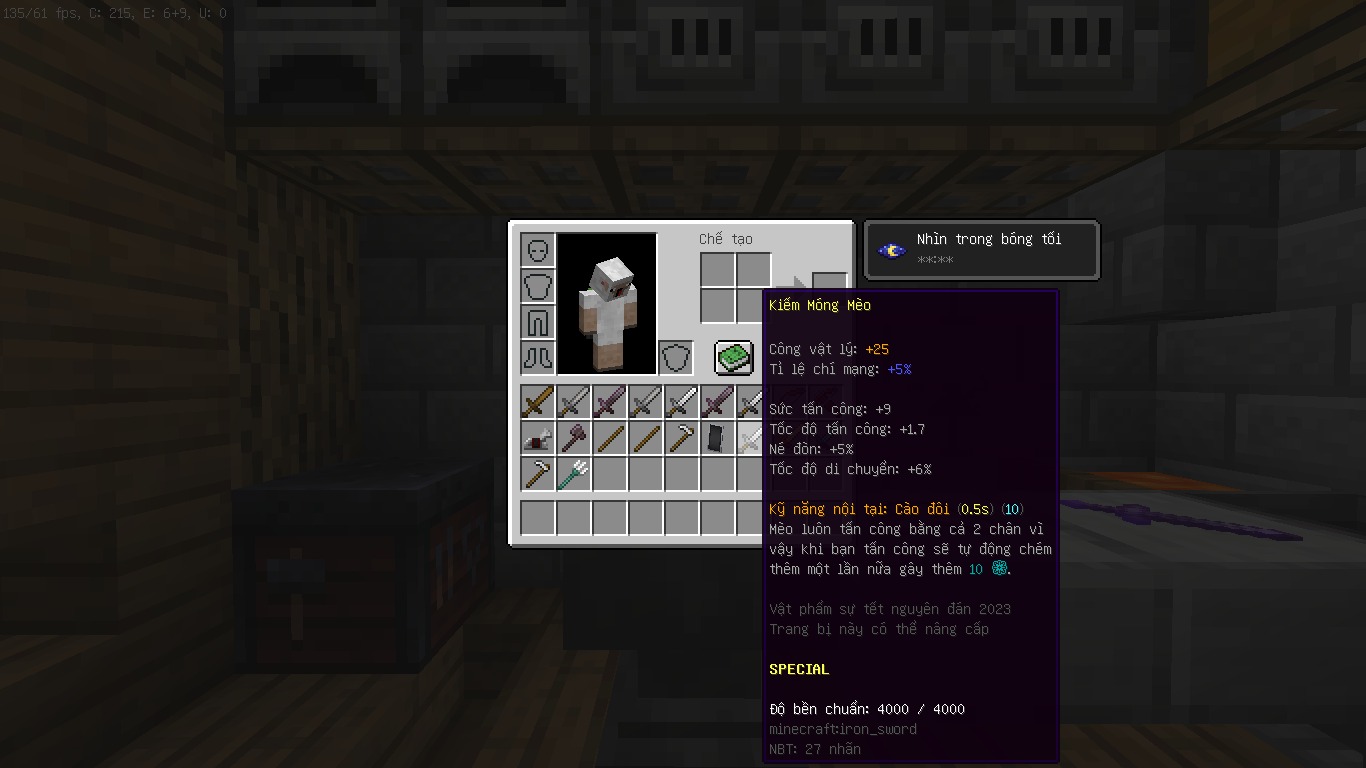Viewport: 1366px width, 768px height.
Task: Click the off-hand shield slot
Action: coord(676,357)
